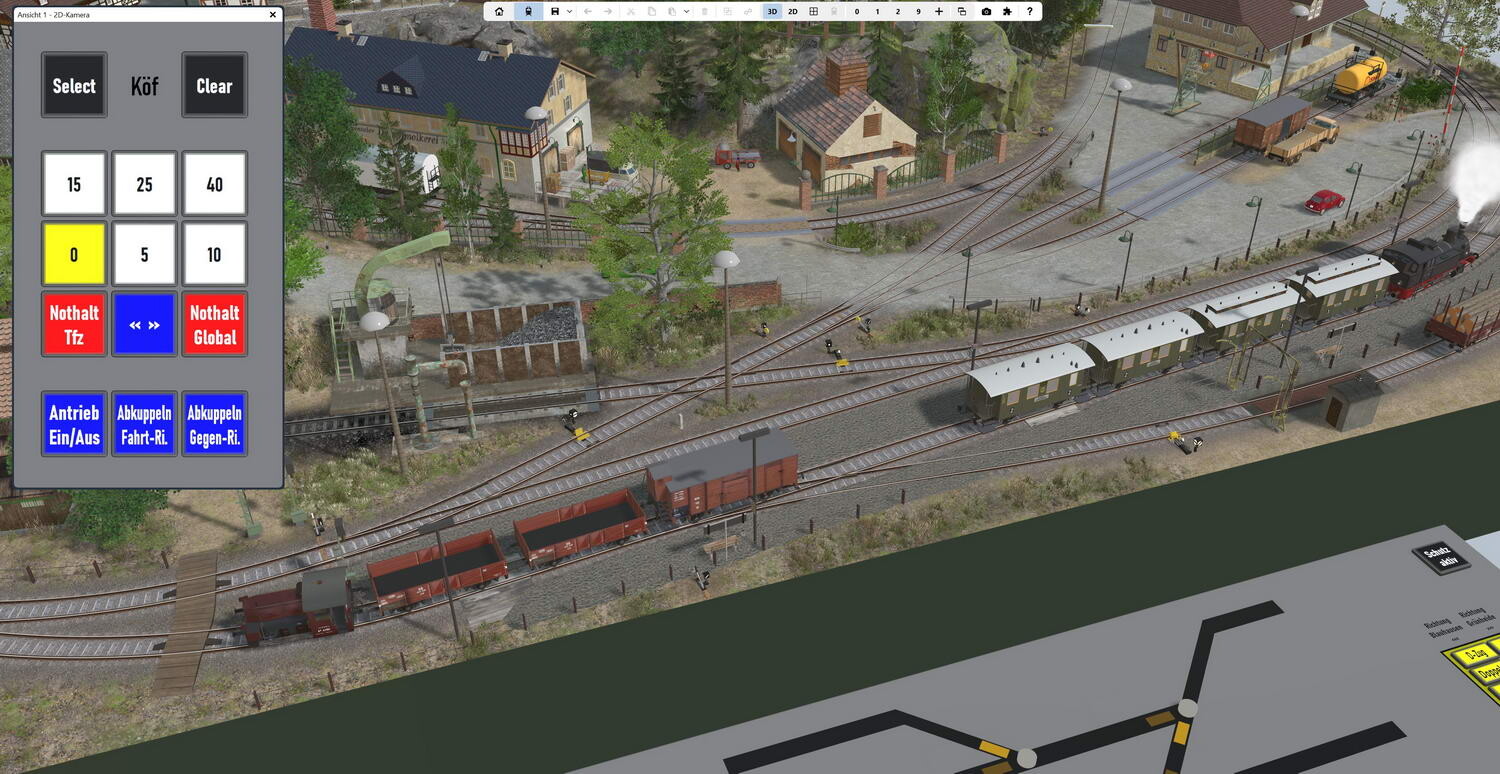
Task: Set speed to 40
Action: pyautogui.click(x=214, y=184)
